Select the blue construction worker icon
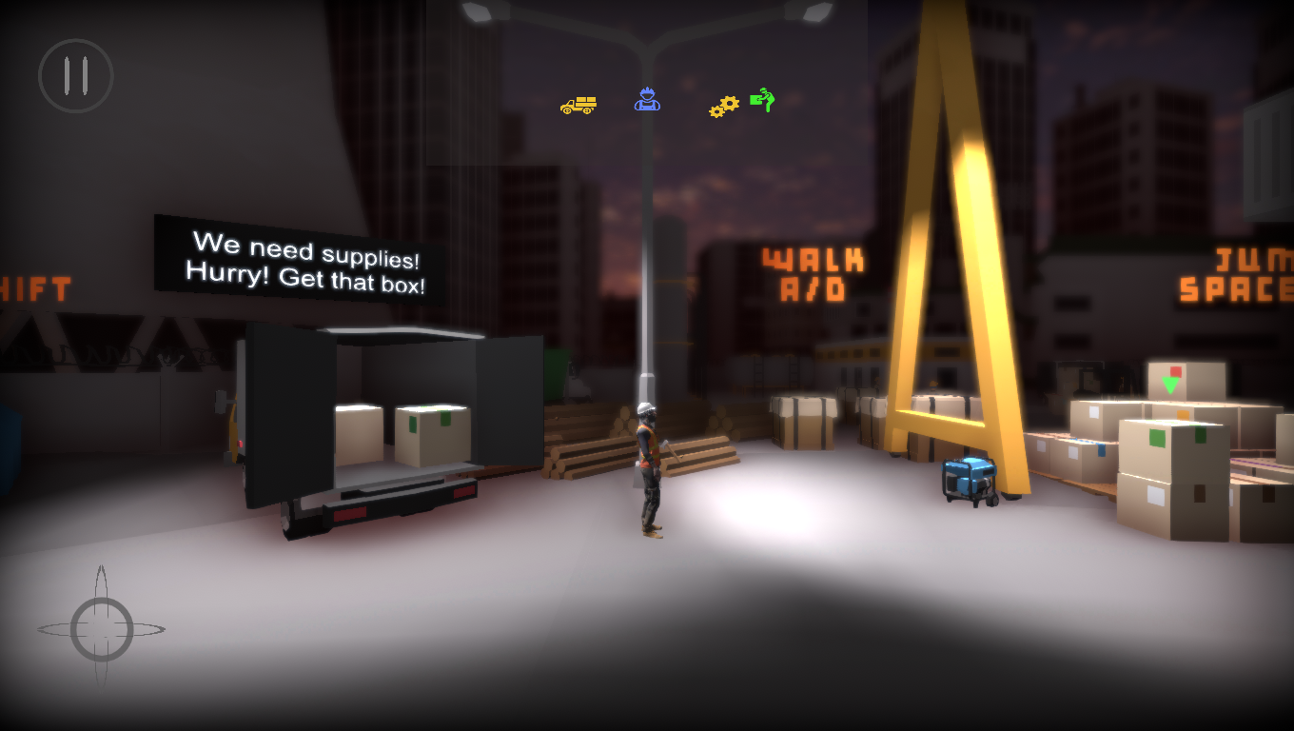The height and width of the screenshot is (731, 1294). tap(647, 100)
